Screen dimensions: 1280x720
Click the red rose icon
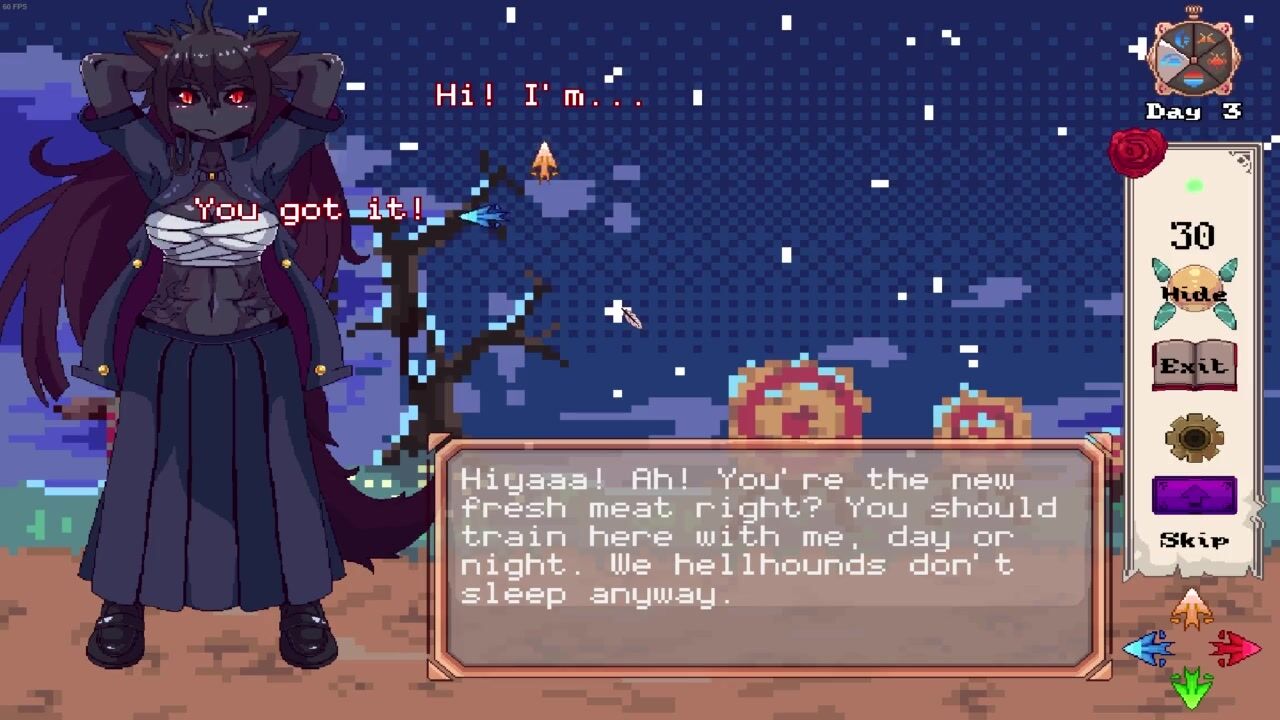tap(1138, 152)
